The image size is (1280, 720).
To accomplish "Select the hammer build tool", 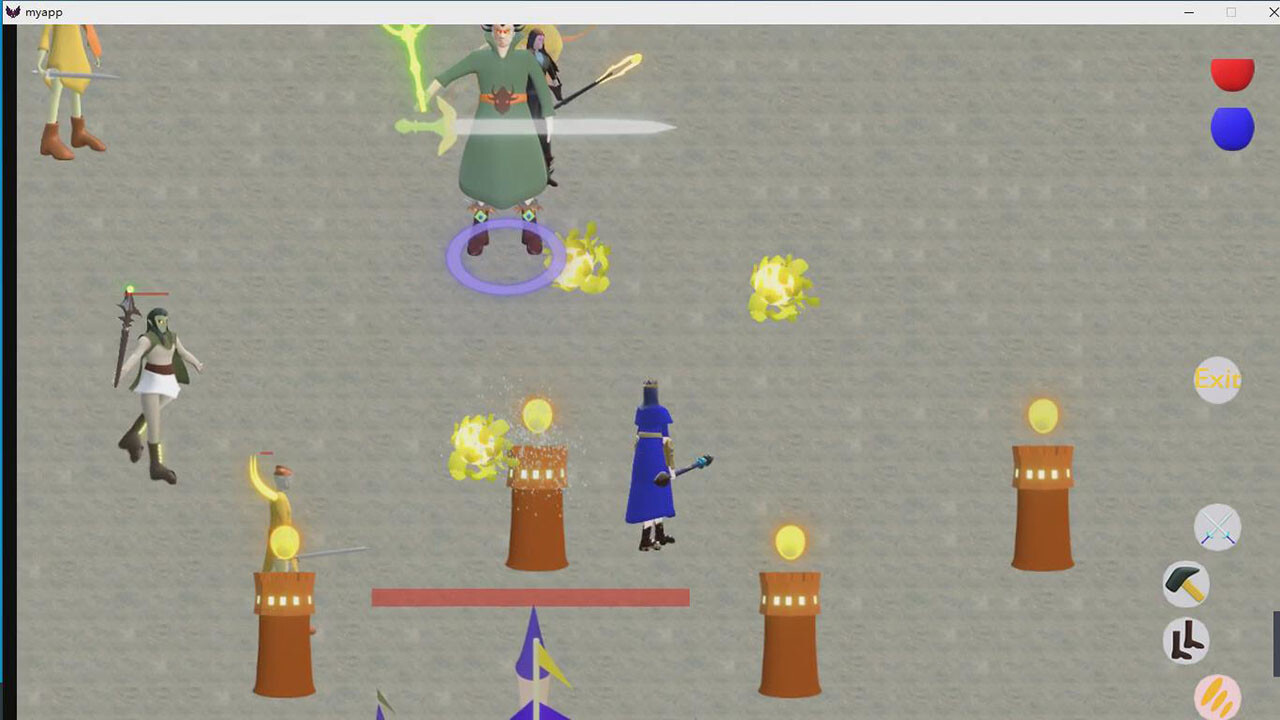I will [1184, 584].
